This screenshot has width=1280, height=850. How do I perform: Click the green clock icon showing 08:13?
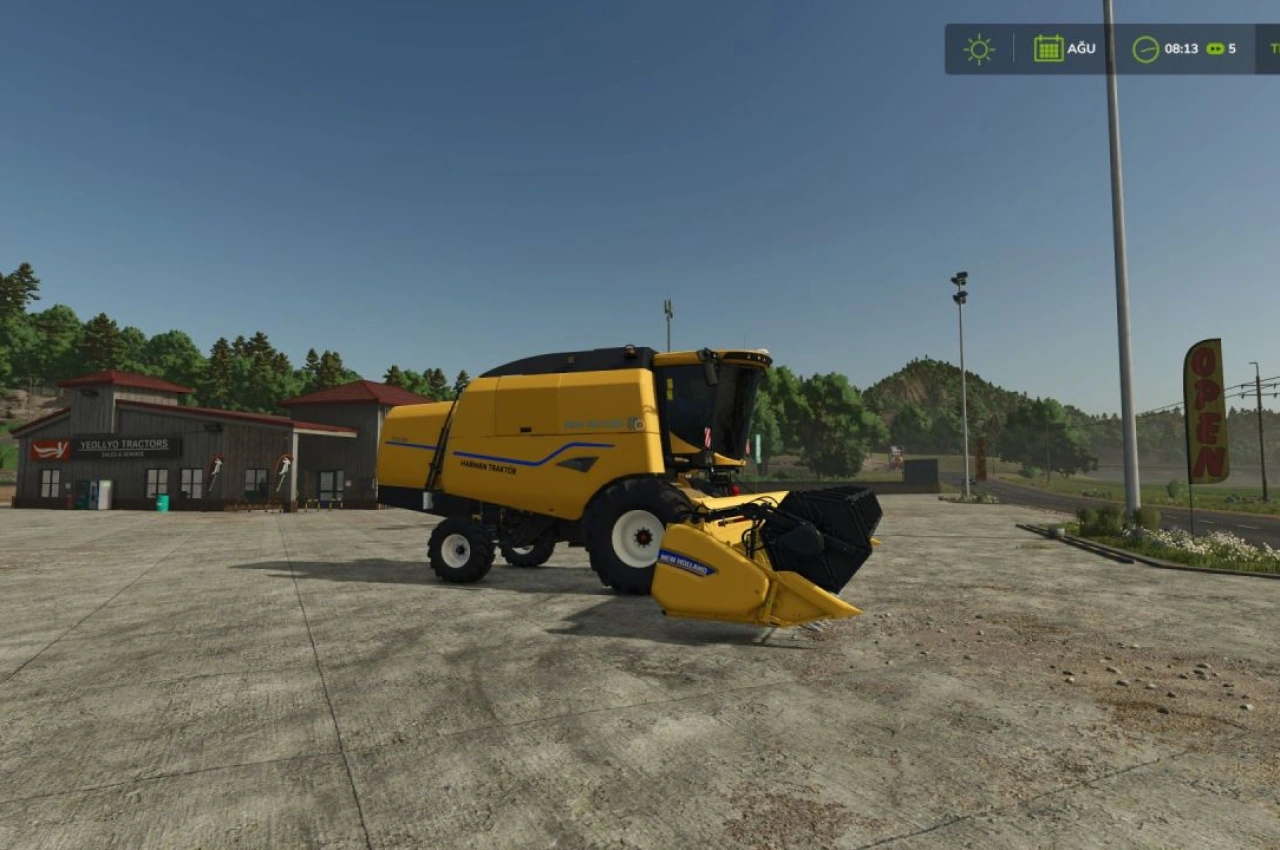(x=1144, y=48)
